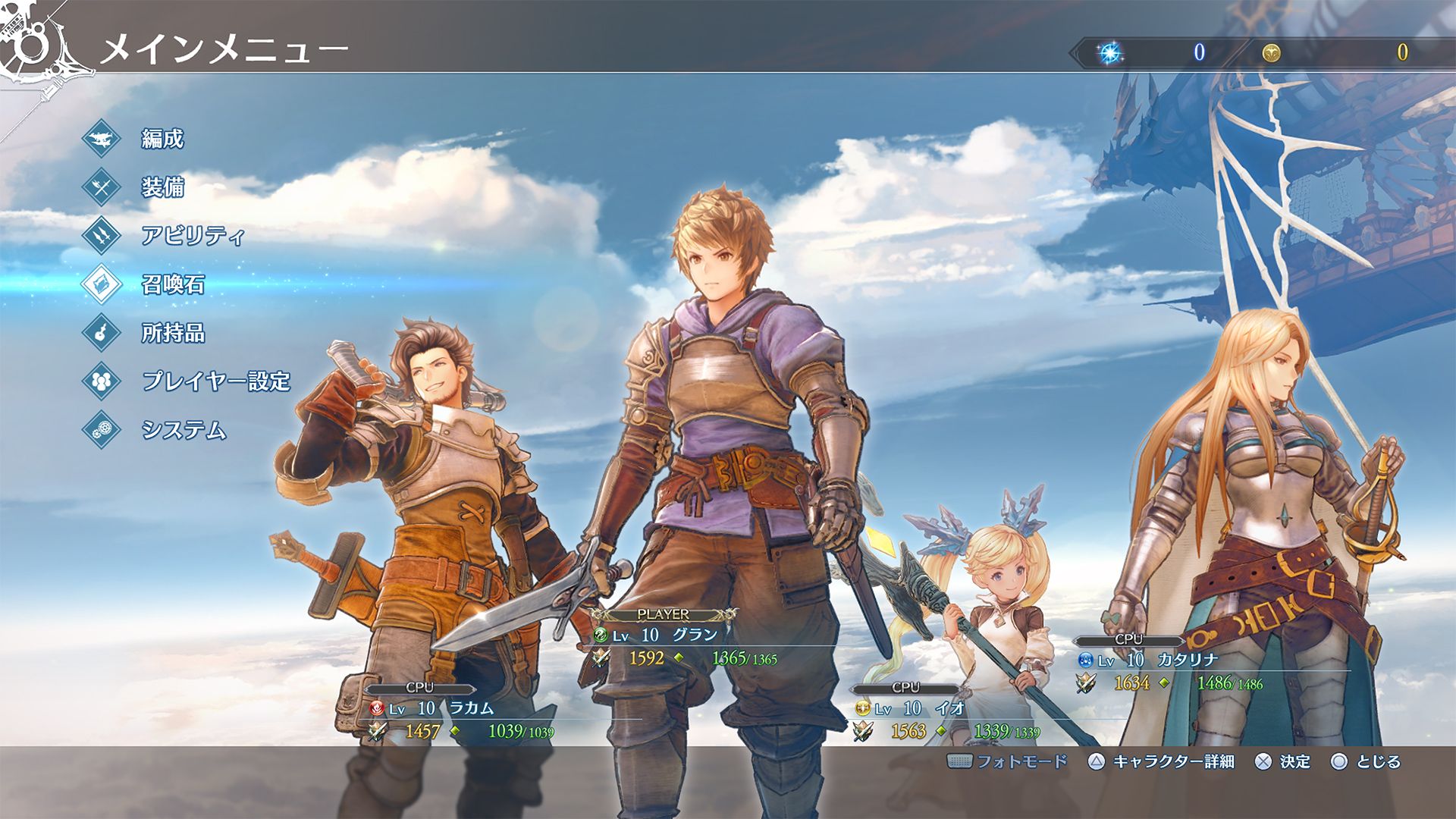Open the 所持品 (Inventory) menu
1456x819 pixels.
tap(172, 333)
